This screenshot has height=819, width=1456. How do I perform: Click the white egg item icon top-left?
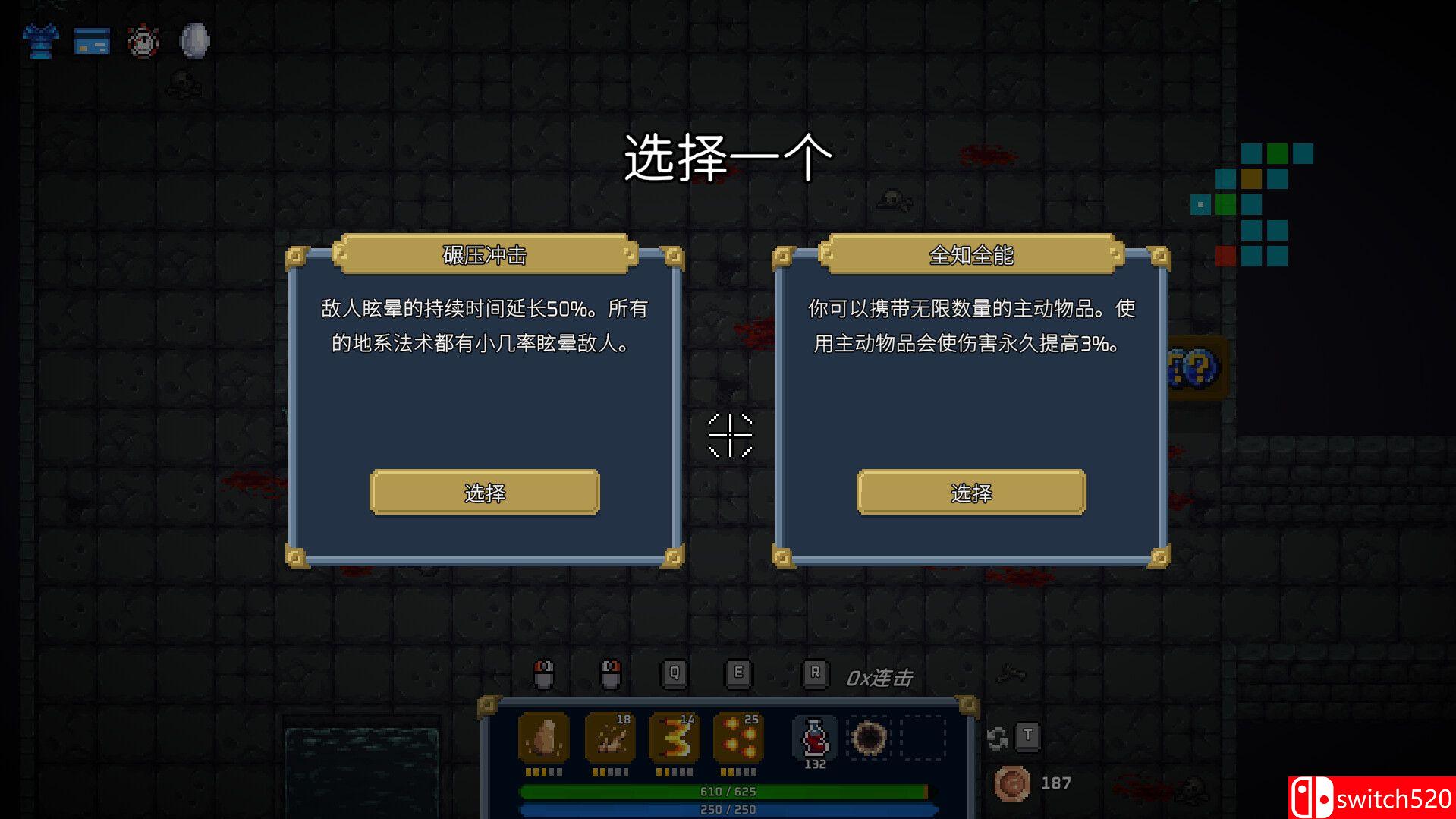(193, 40)
